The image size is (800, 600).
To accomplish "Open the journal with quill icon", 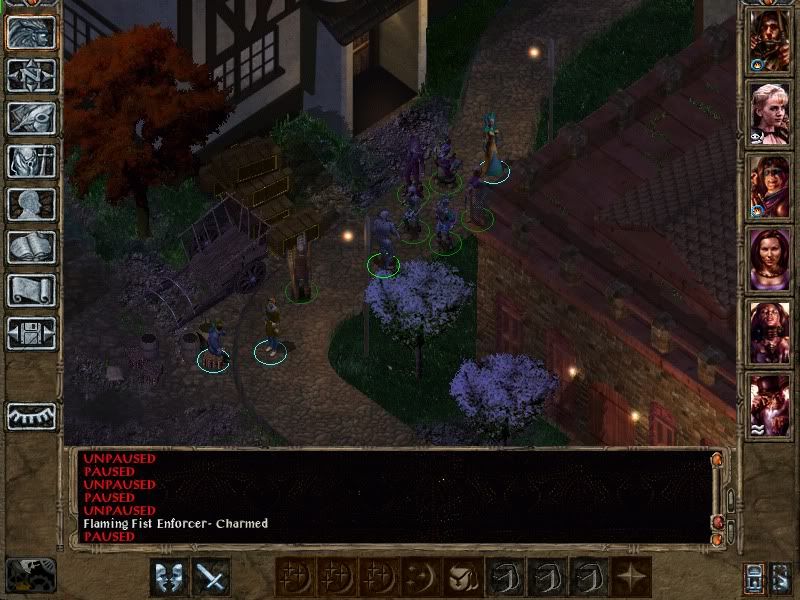I will 31,118.
